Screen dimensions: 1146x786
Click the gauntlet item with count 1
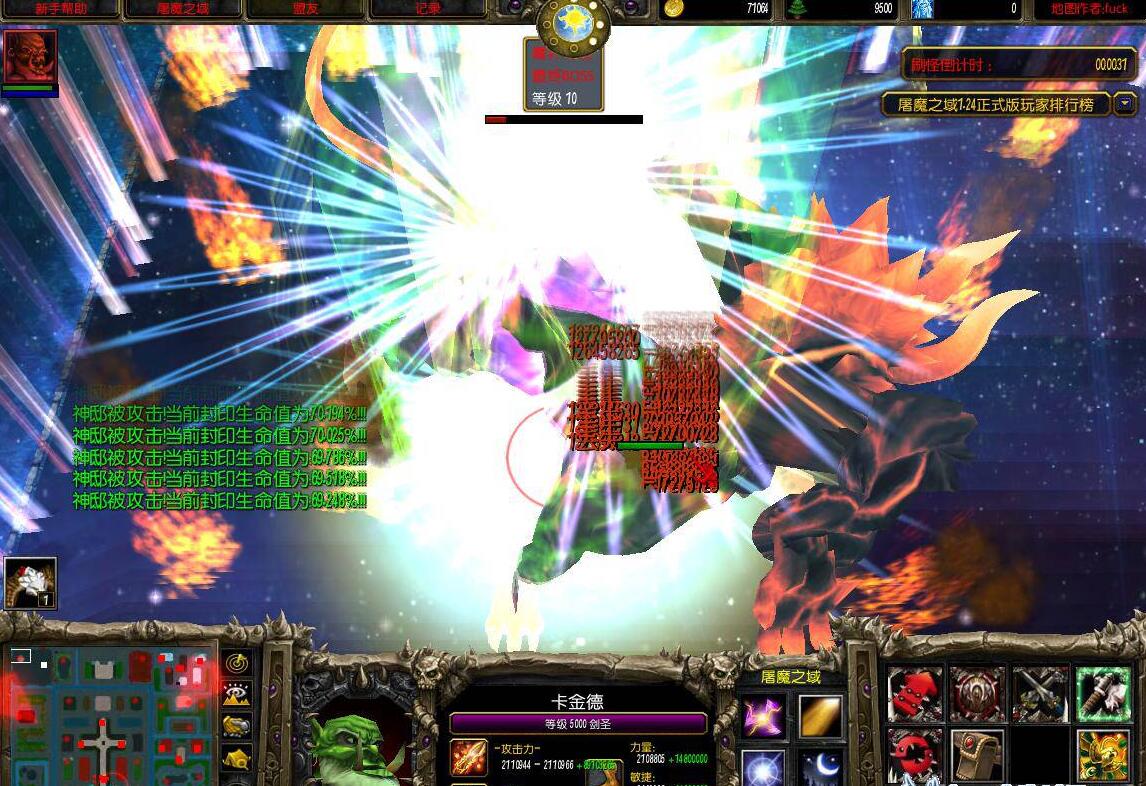click(x=30, y=583)
